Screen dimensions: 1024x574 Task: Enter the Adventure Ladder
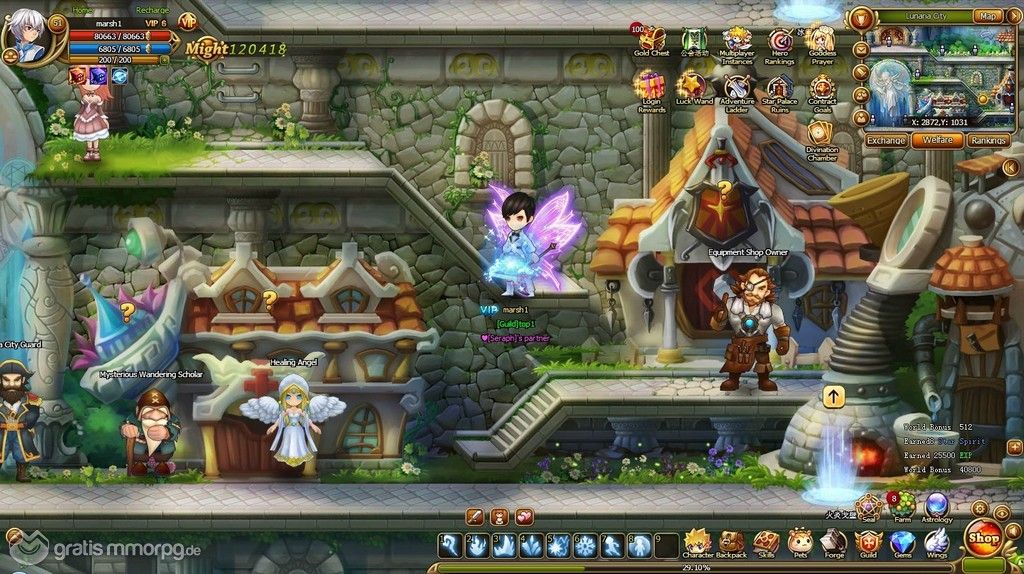[x=737, y=87]
